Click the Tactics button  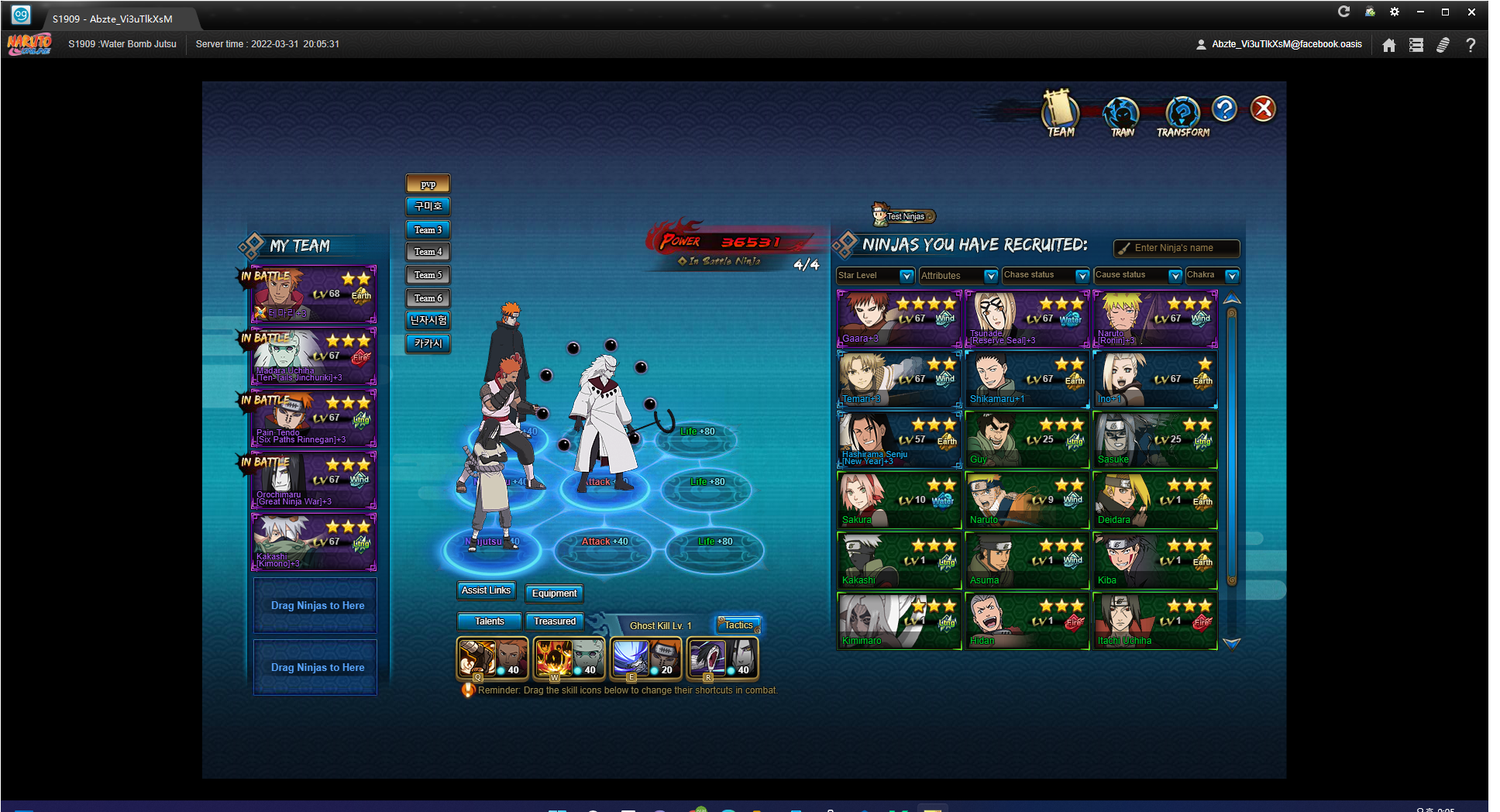point(738,625)
